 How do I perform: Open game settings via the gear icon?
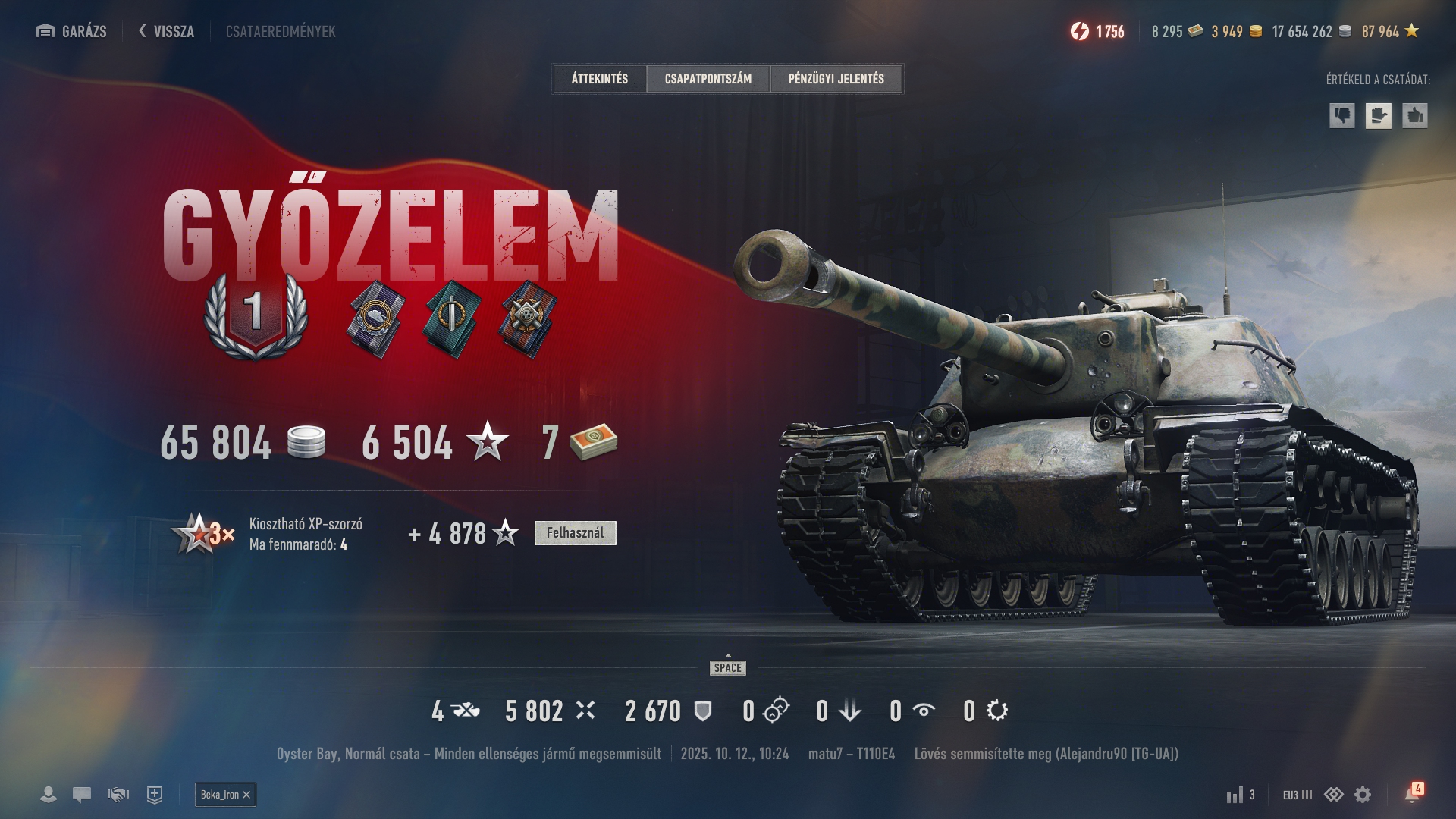pos(1363,795)
